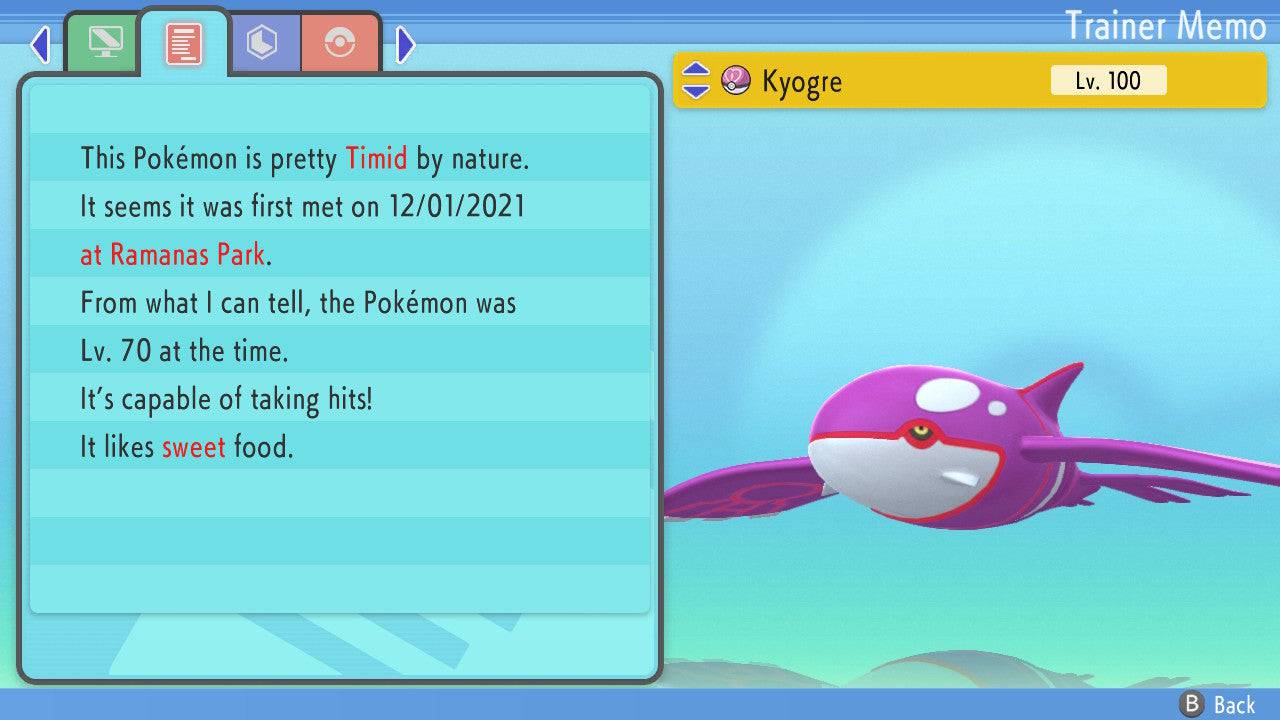Viewport: 1280px width, 720px height.
Task: Click the Back button
Action: click(1218, 705)
